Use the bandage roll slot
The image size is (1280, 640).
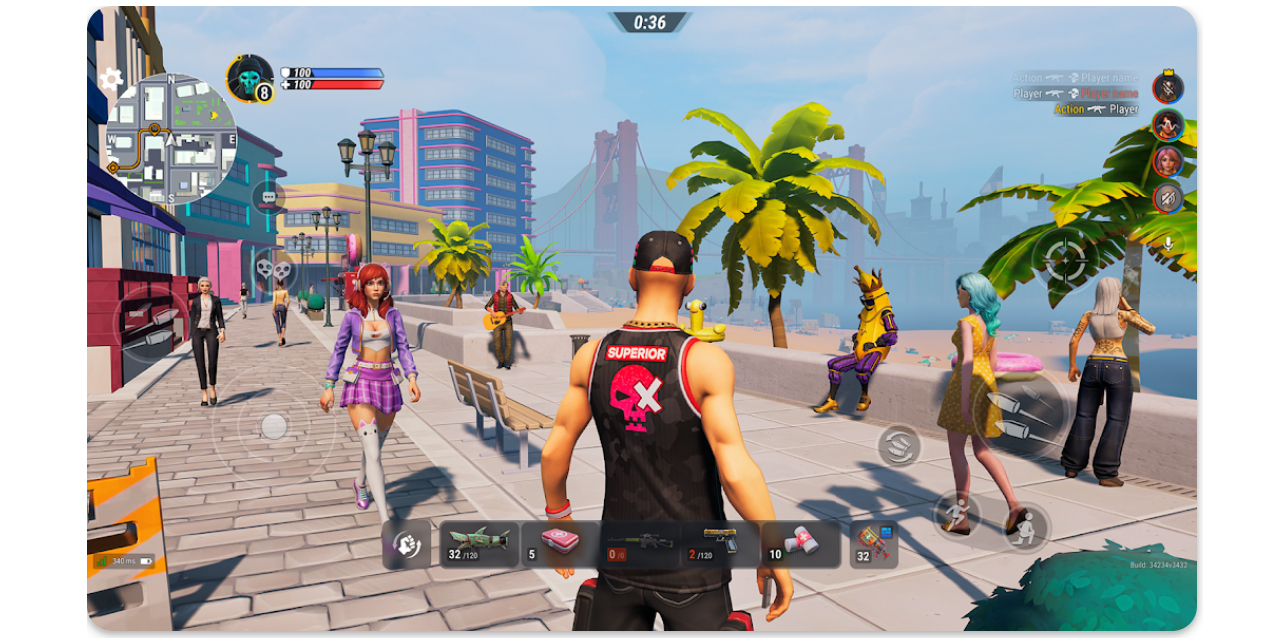[800, 544]
